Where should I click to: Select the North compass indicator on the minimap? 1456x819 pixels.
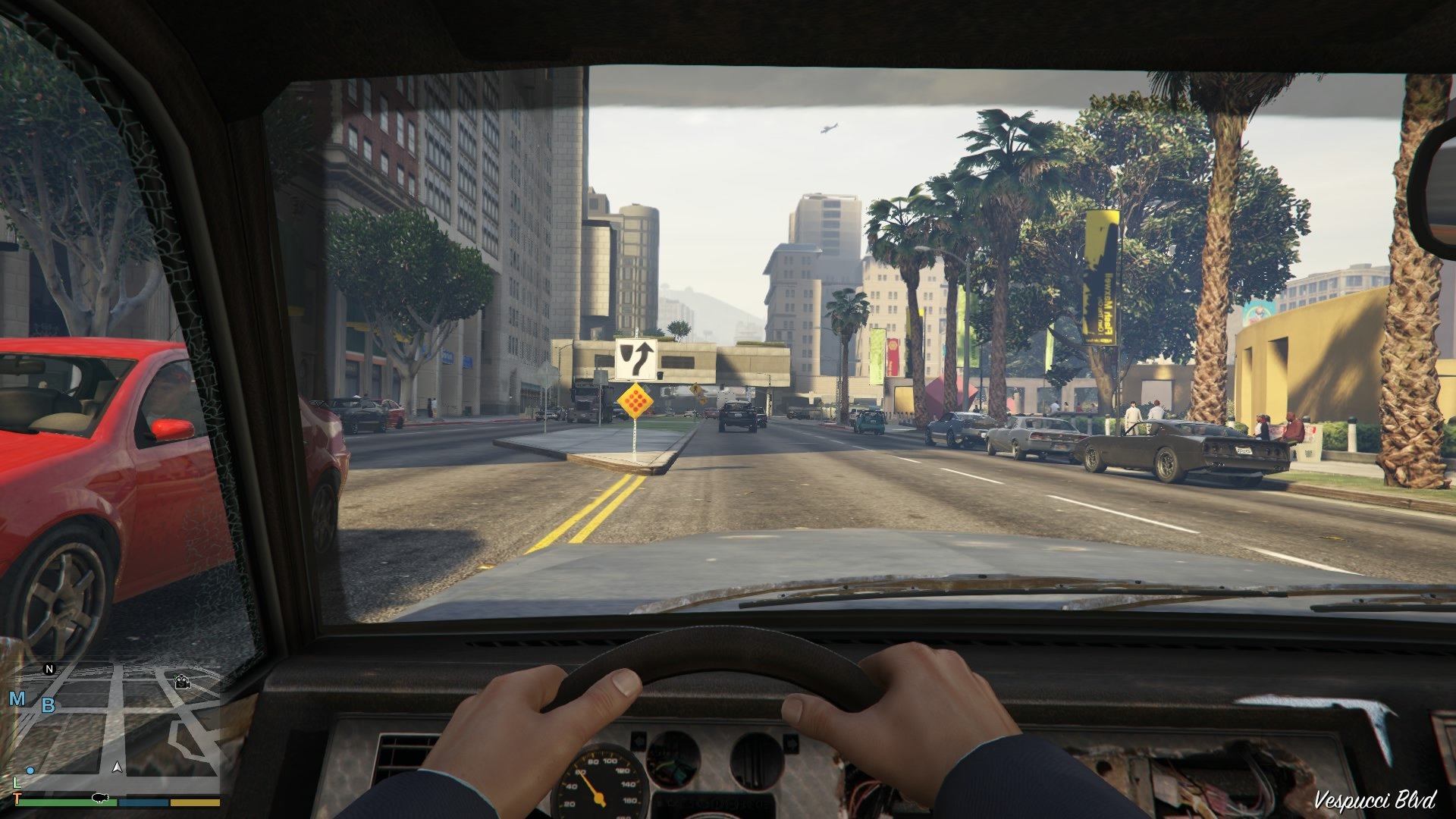click(x=49, y=668)
